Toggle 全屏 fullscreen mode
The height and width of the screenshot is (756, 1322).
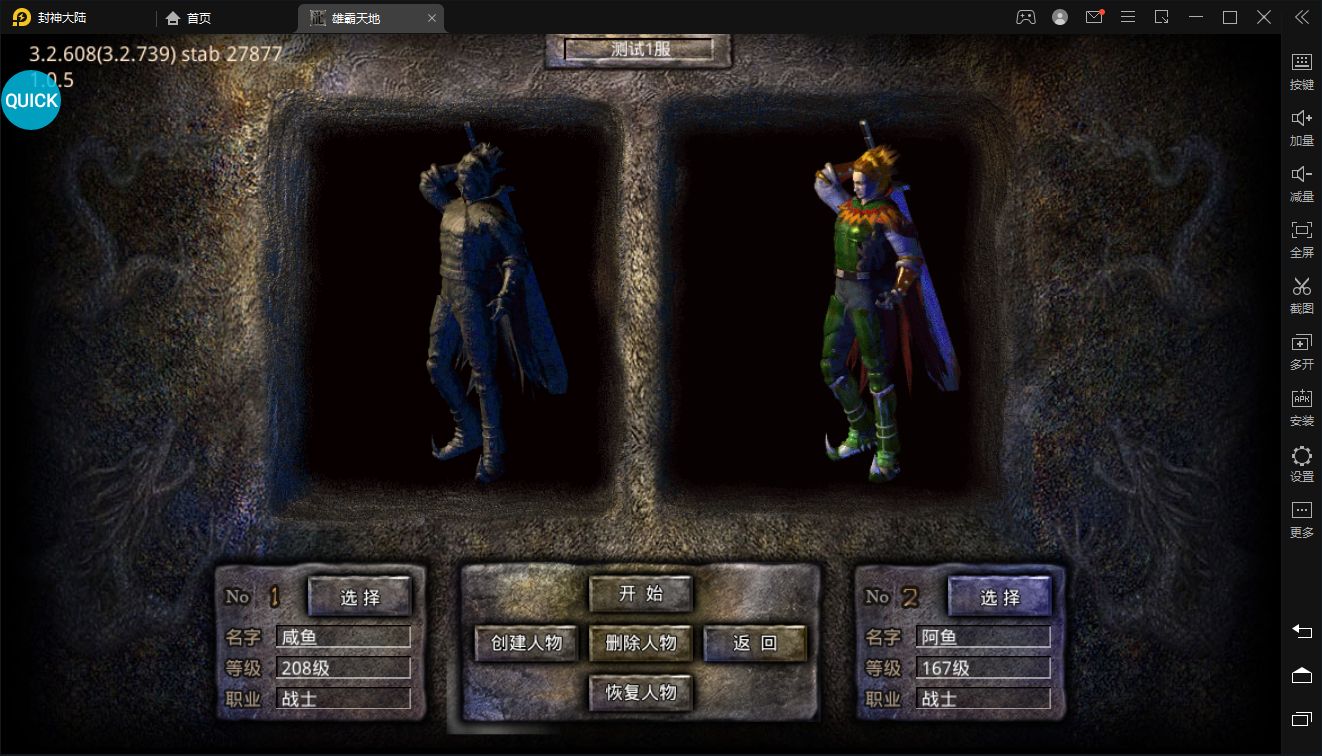[x=1301, y=240]
